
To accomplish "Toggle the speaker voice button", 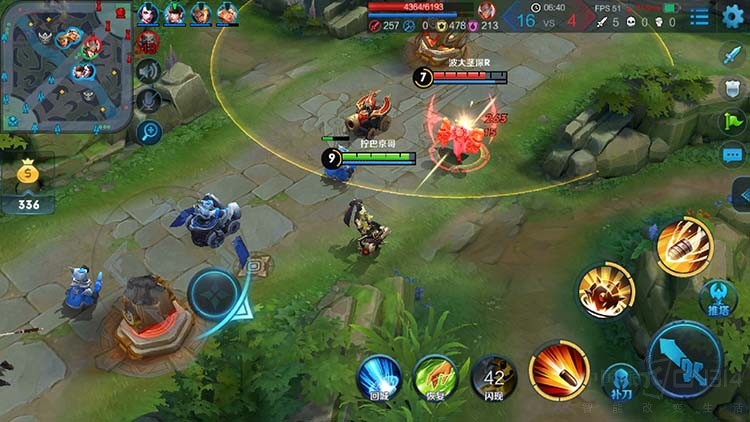I will (148, 70).
